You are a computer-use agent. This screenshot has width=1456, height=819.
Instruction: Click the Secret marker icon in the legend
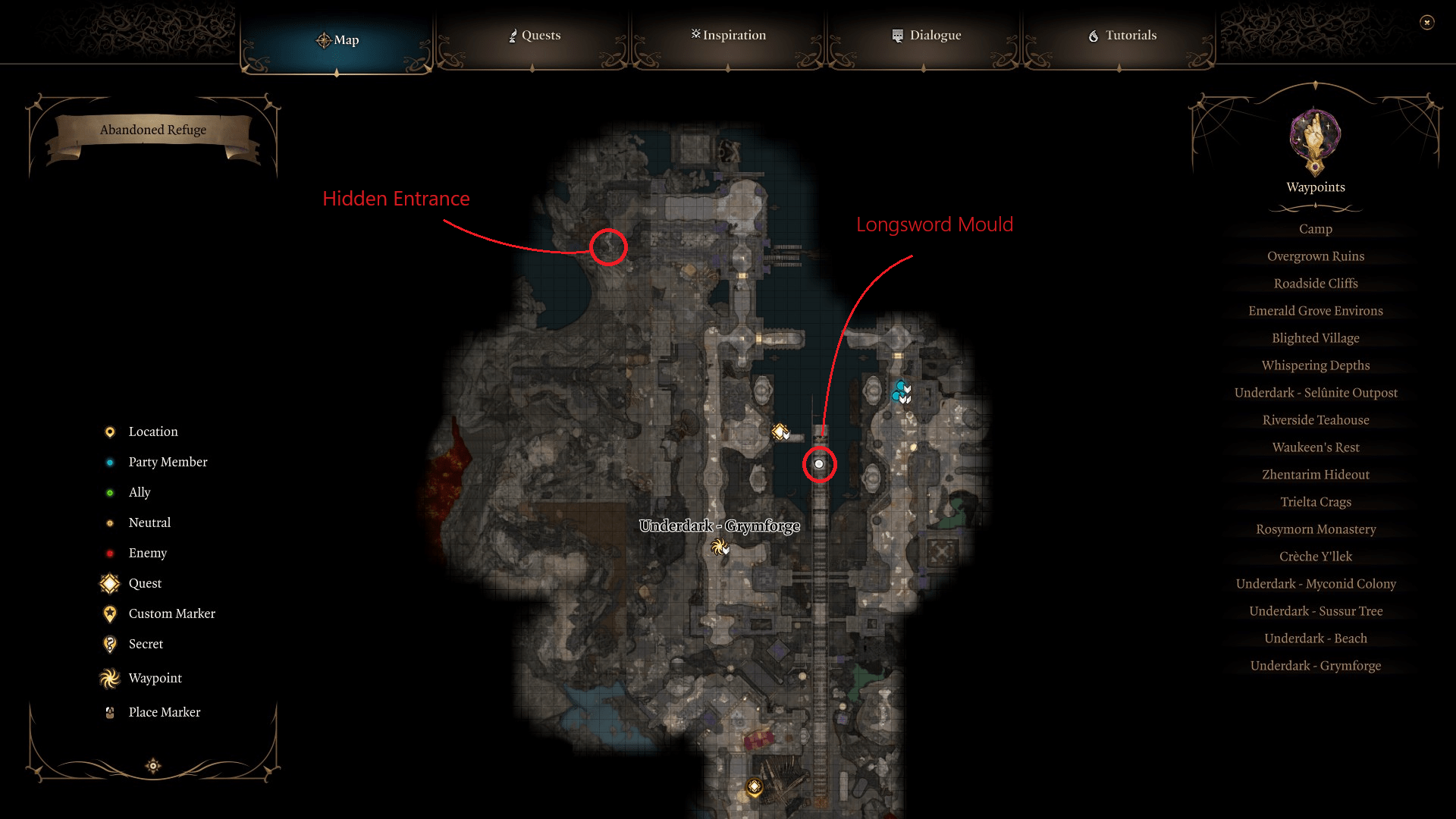[x=109, y=644]
